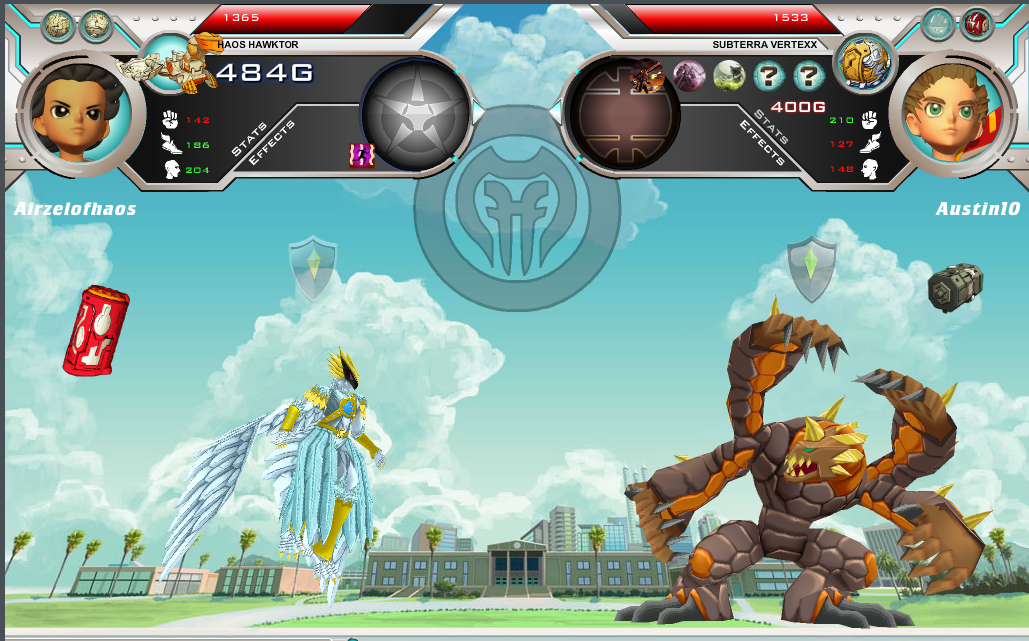Viewport: 1029px width, 641px height.
Task: Select Airzelofhaos's player portrait
Action: (x=75, y=111)
